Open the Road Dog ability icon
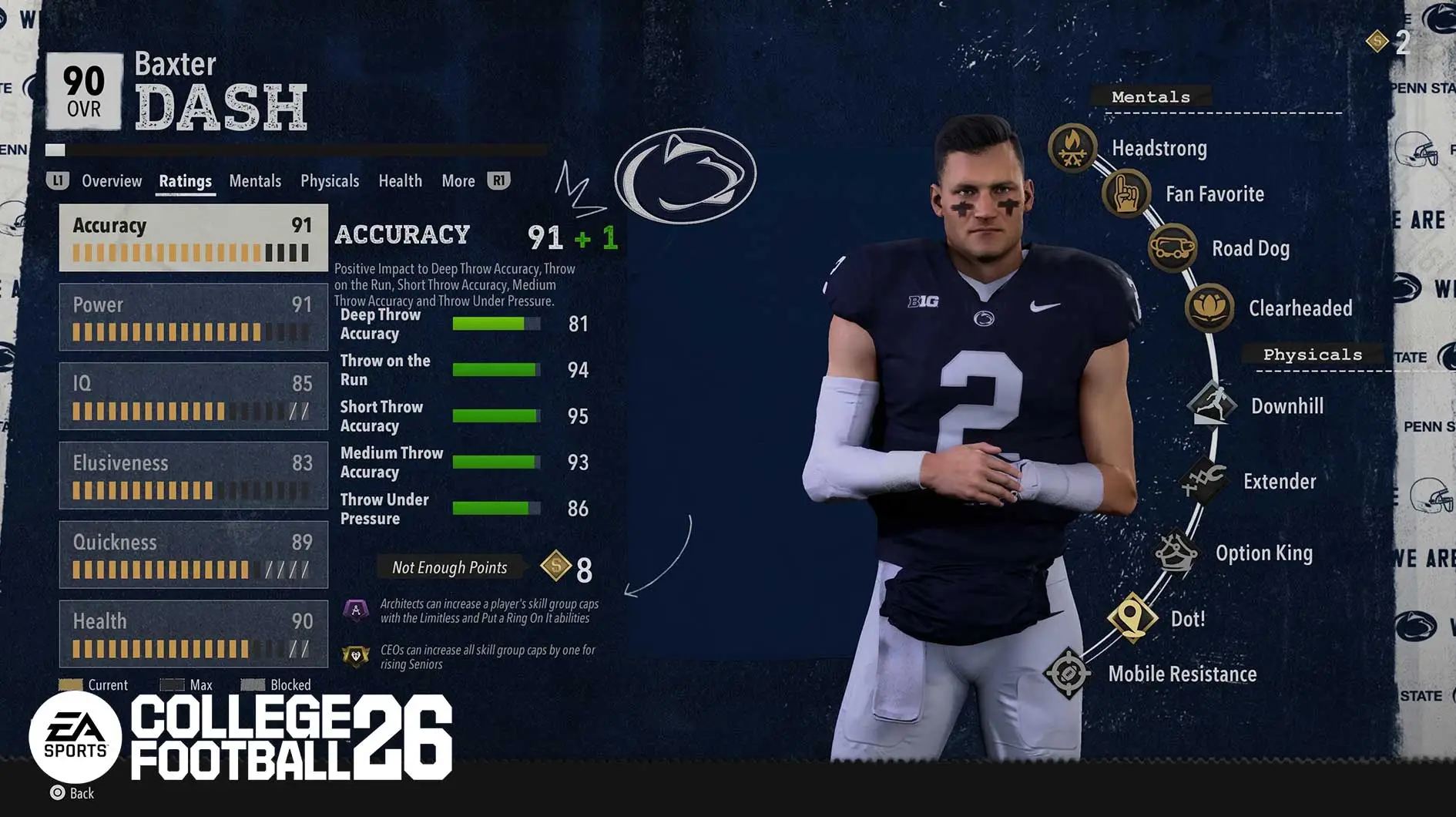 coord(1172,248)
